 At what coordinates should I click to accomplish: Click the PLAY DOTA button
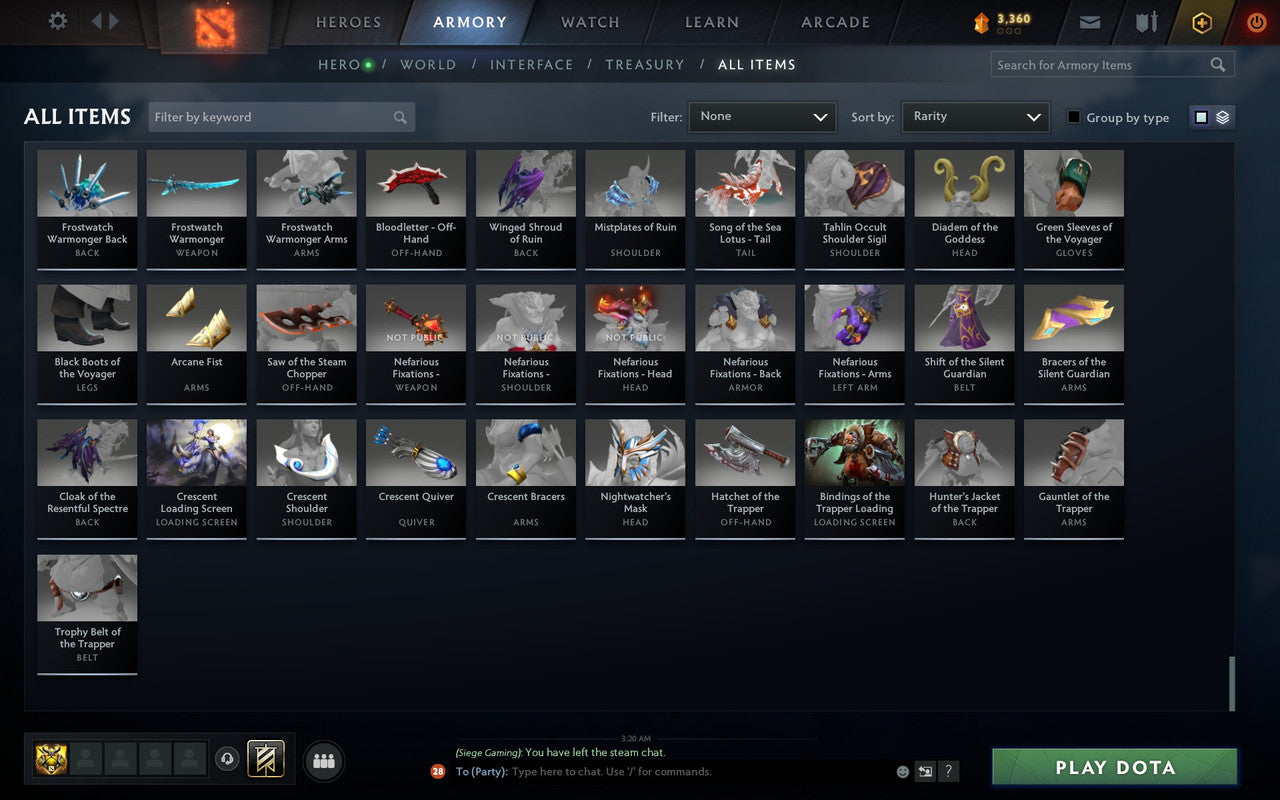click(1113, 767)
